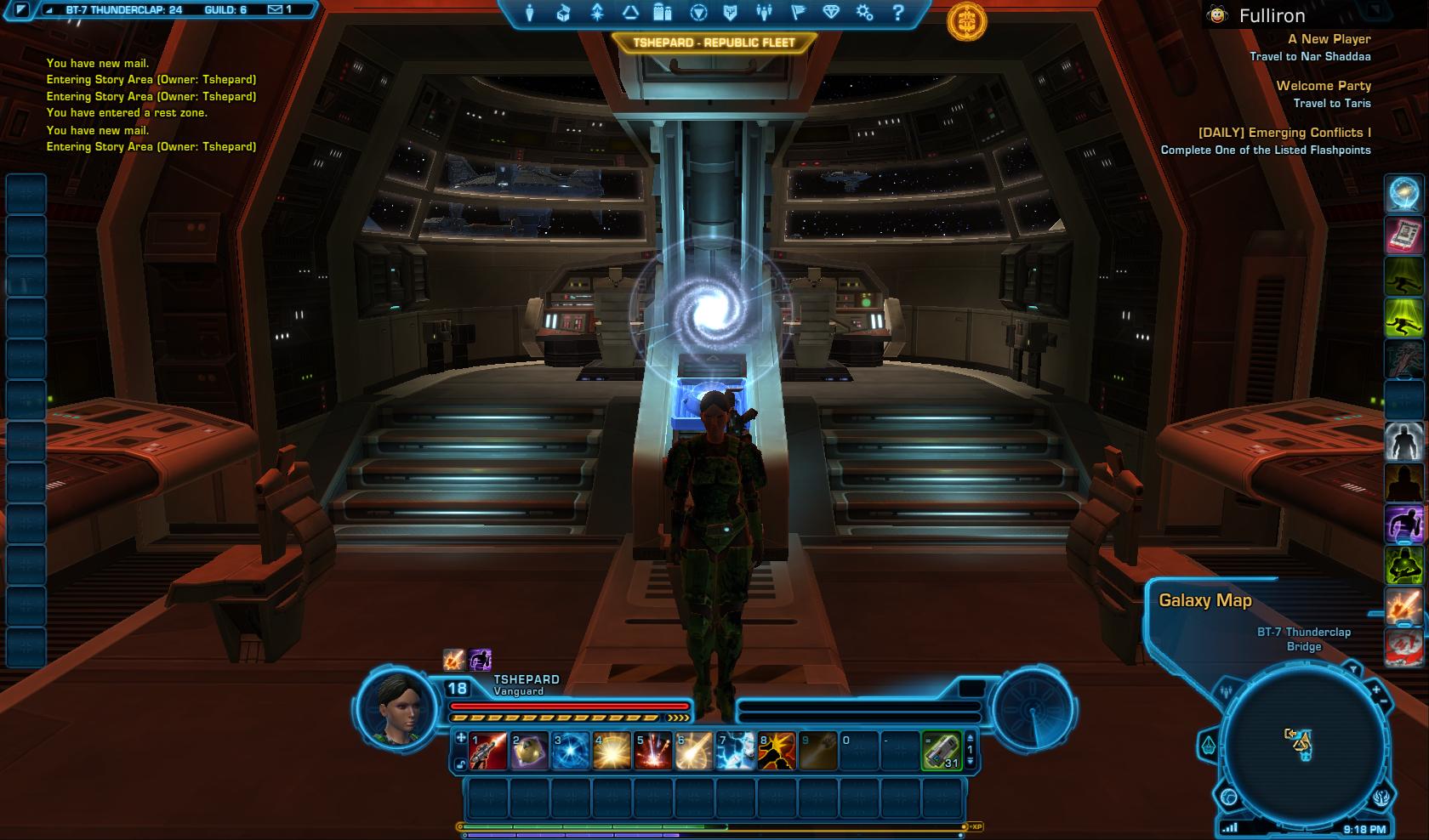Click the Cartel Market gold coin button
Screen dimensions: 1429x840
(x=967, y=20)
